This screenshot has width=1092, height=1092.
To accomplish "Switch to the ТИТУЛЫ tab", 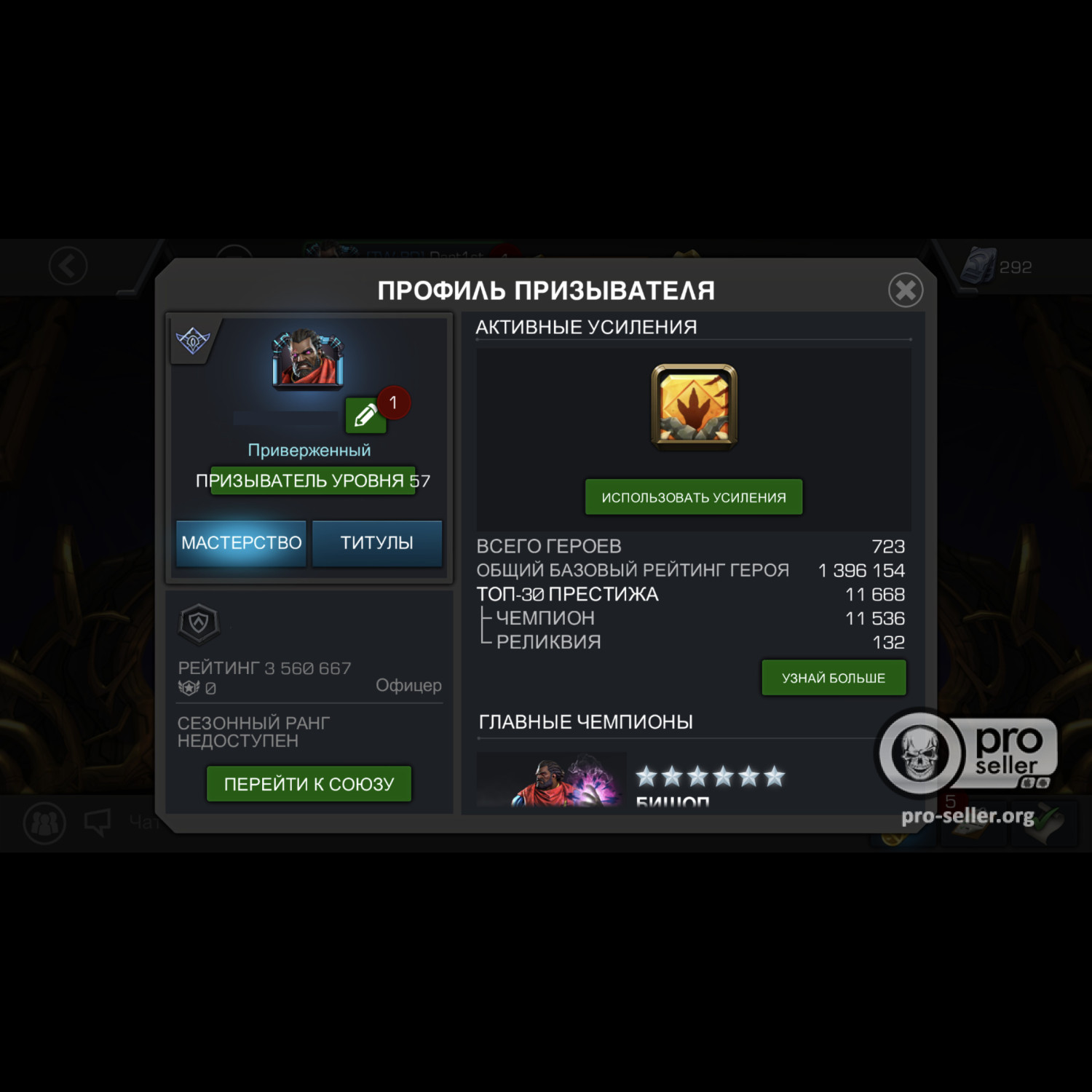I will tap(378, 542).
